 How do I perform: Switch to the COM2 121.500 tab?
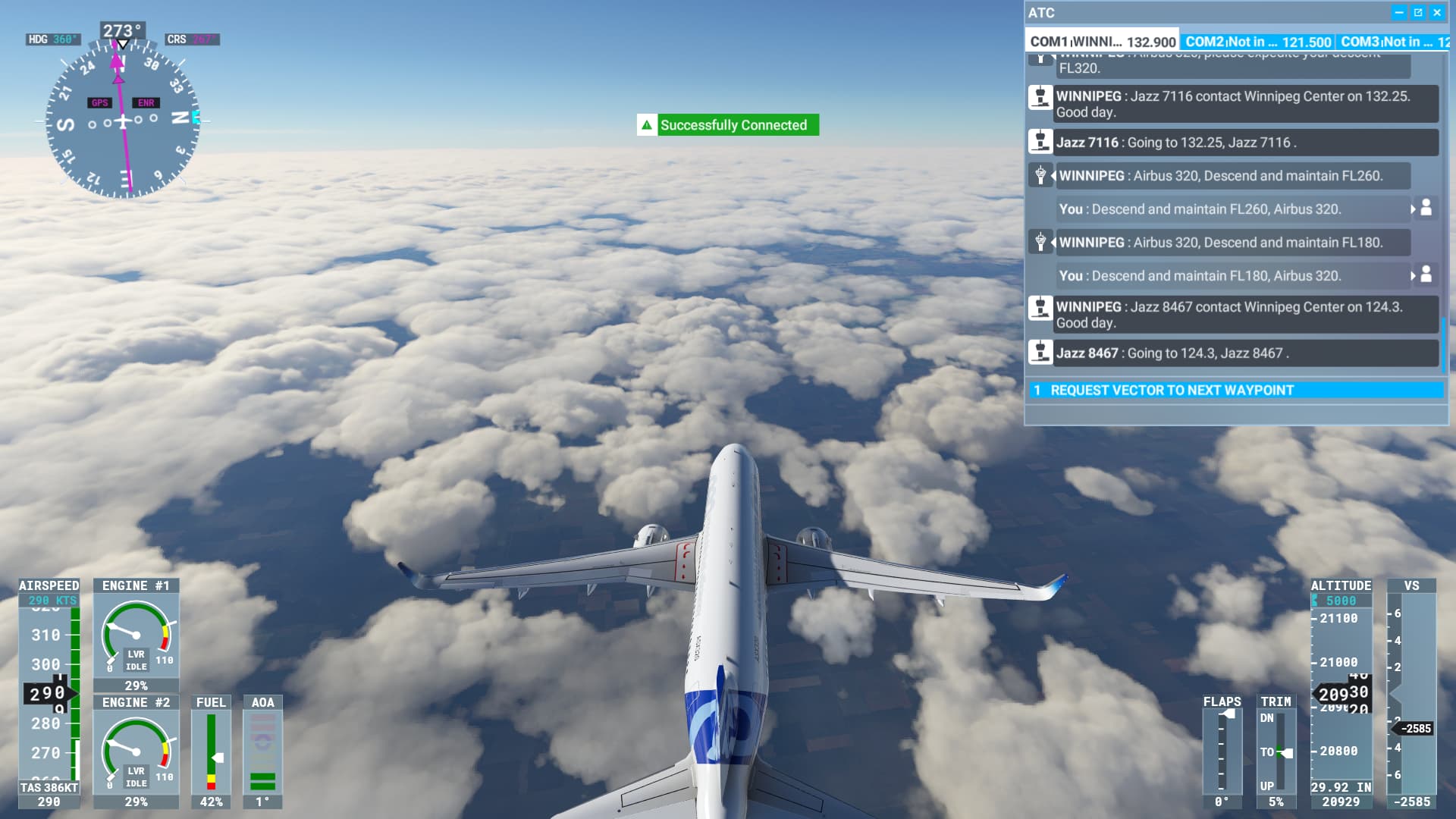pos(1257,42)
